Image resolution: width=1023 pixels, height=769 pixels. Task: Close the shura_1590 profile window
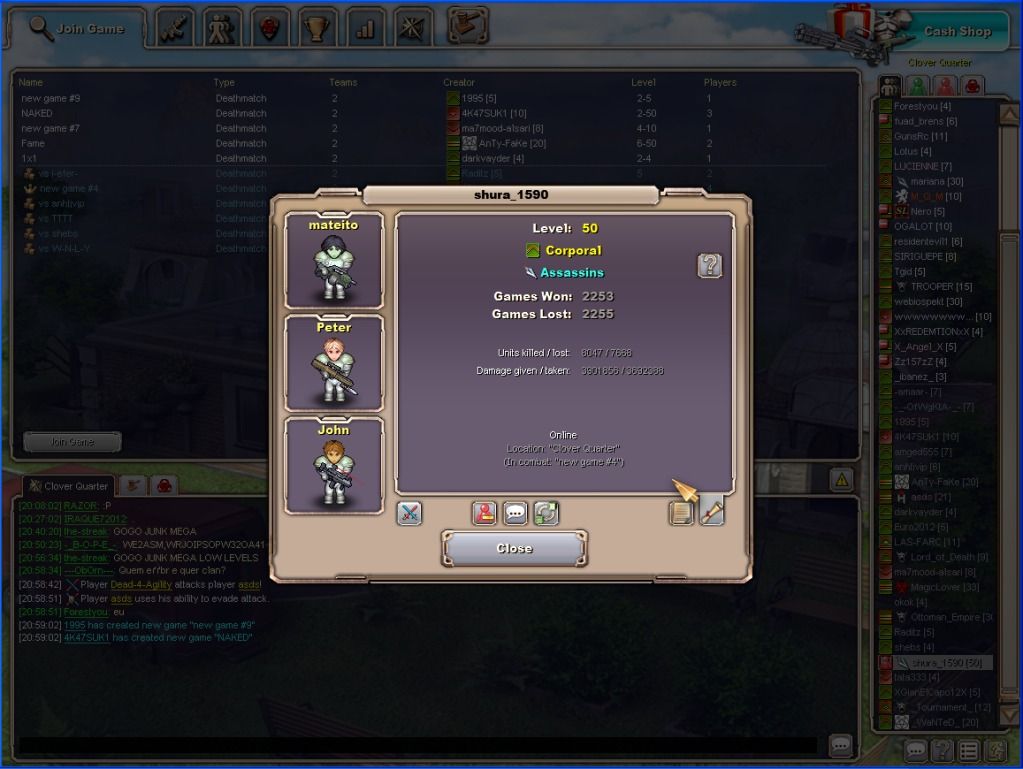click(514, 548)
